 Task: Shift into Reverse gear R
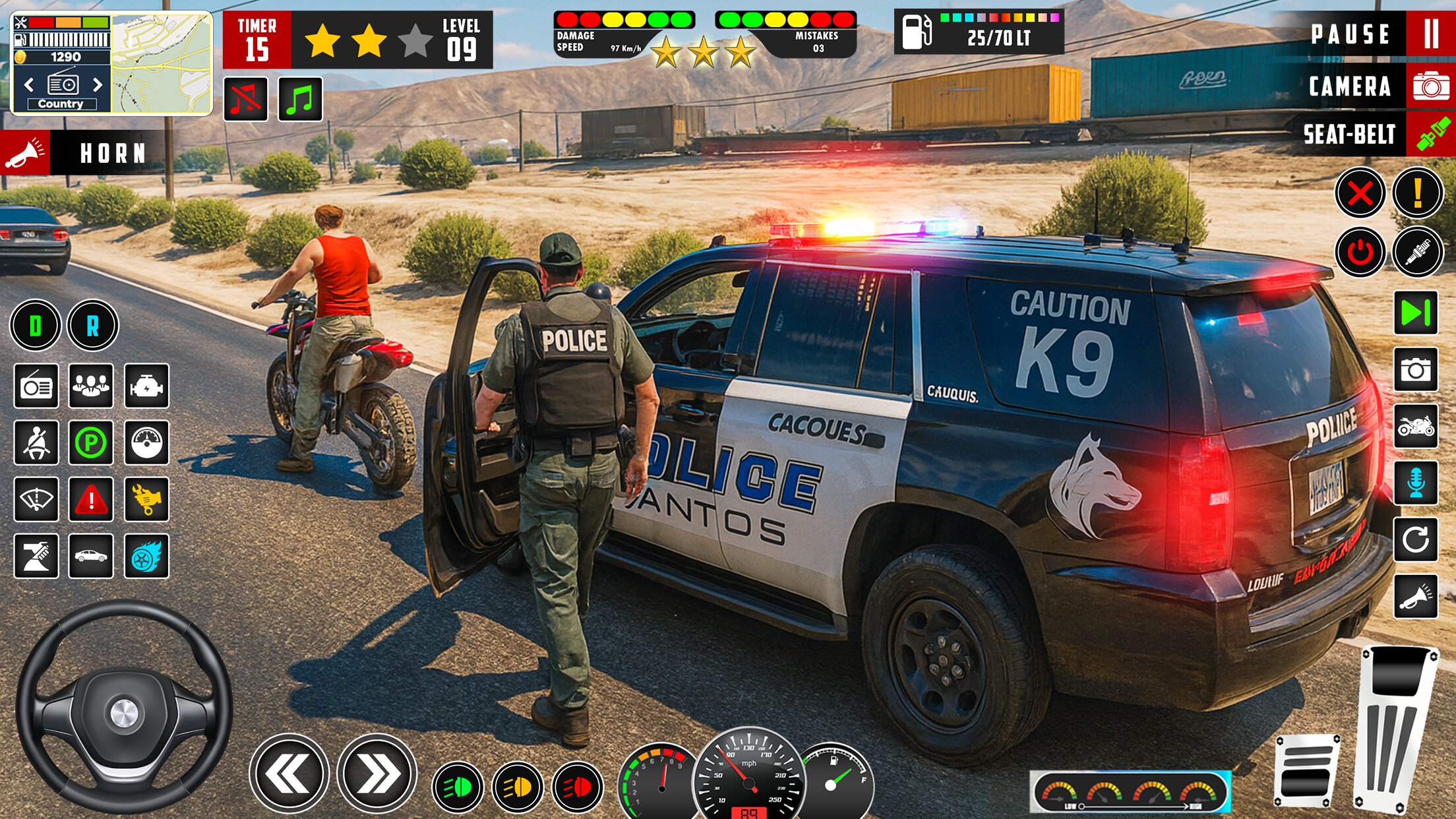coord(92,325)
